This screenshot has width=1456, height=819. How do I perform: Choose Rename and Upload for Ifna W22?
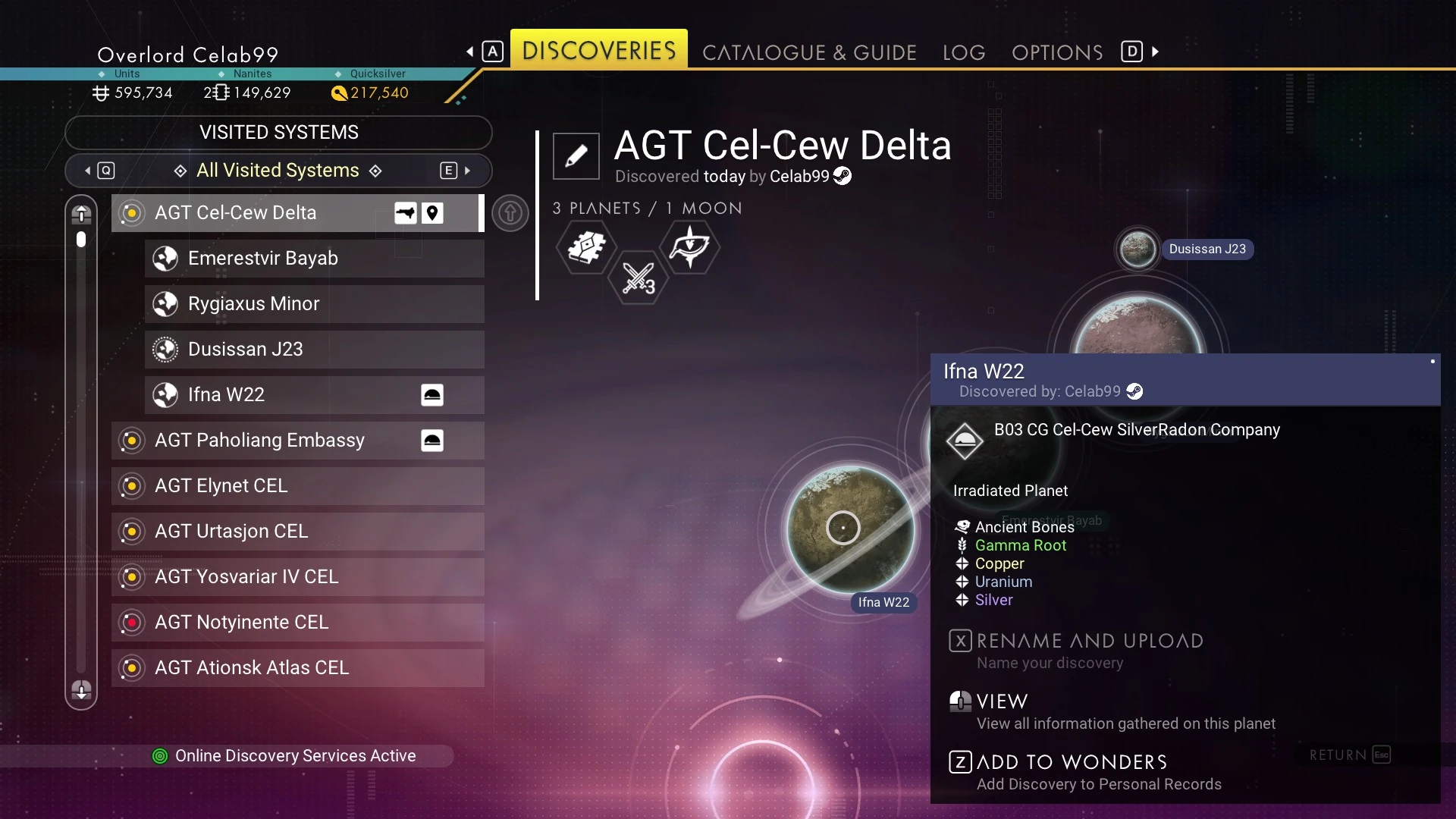[x=1090, y=642]
